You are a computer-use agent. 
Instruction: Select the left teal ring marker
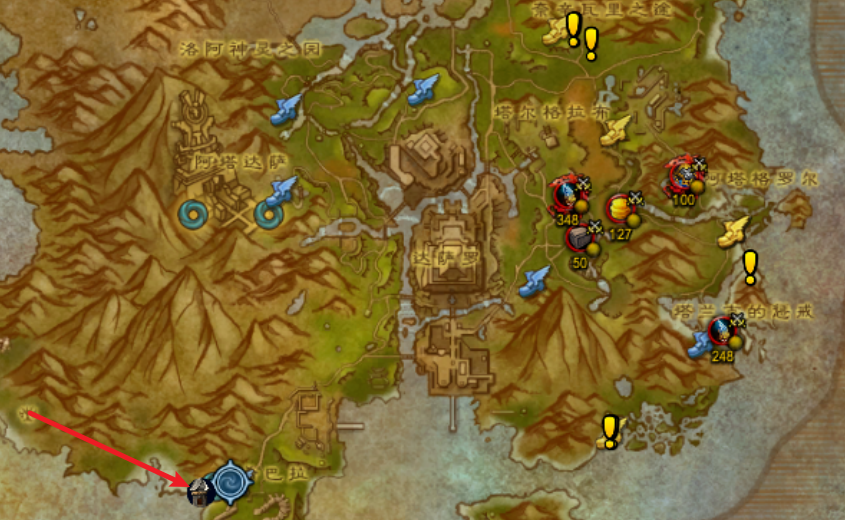[x=192, y=213]
